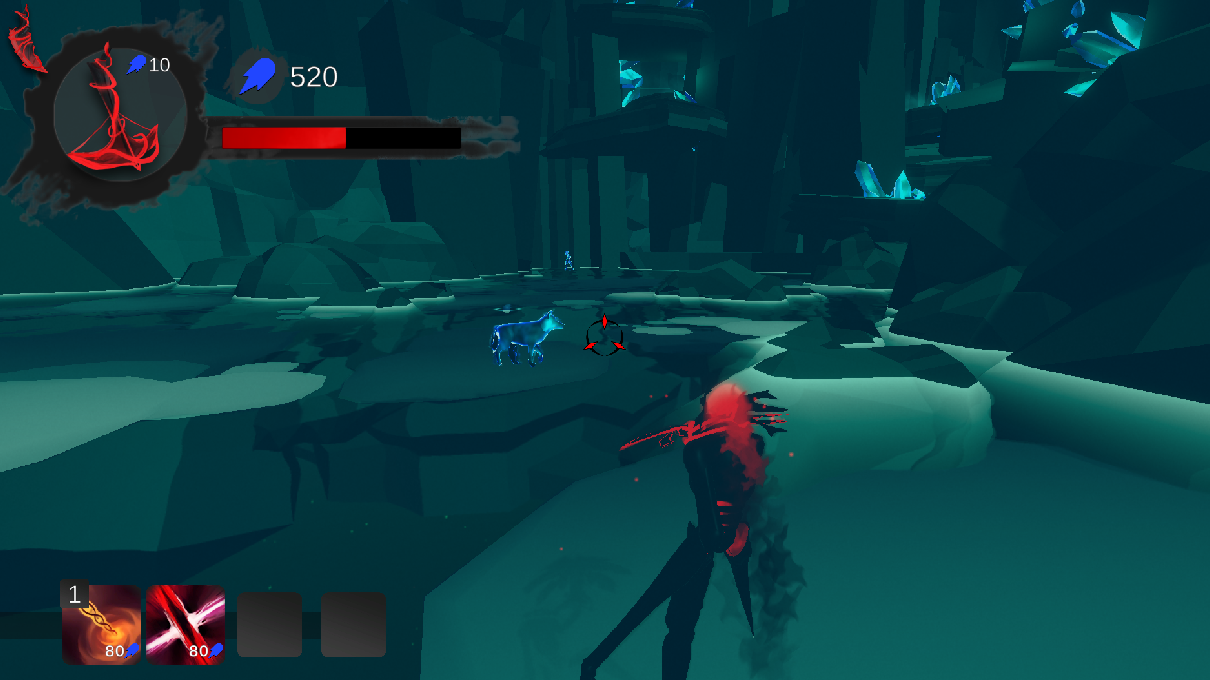Activate the fiery swirl ability in slot 1
This screenshot has height=680, width=1210.
[101, 625]
